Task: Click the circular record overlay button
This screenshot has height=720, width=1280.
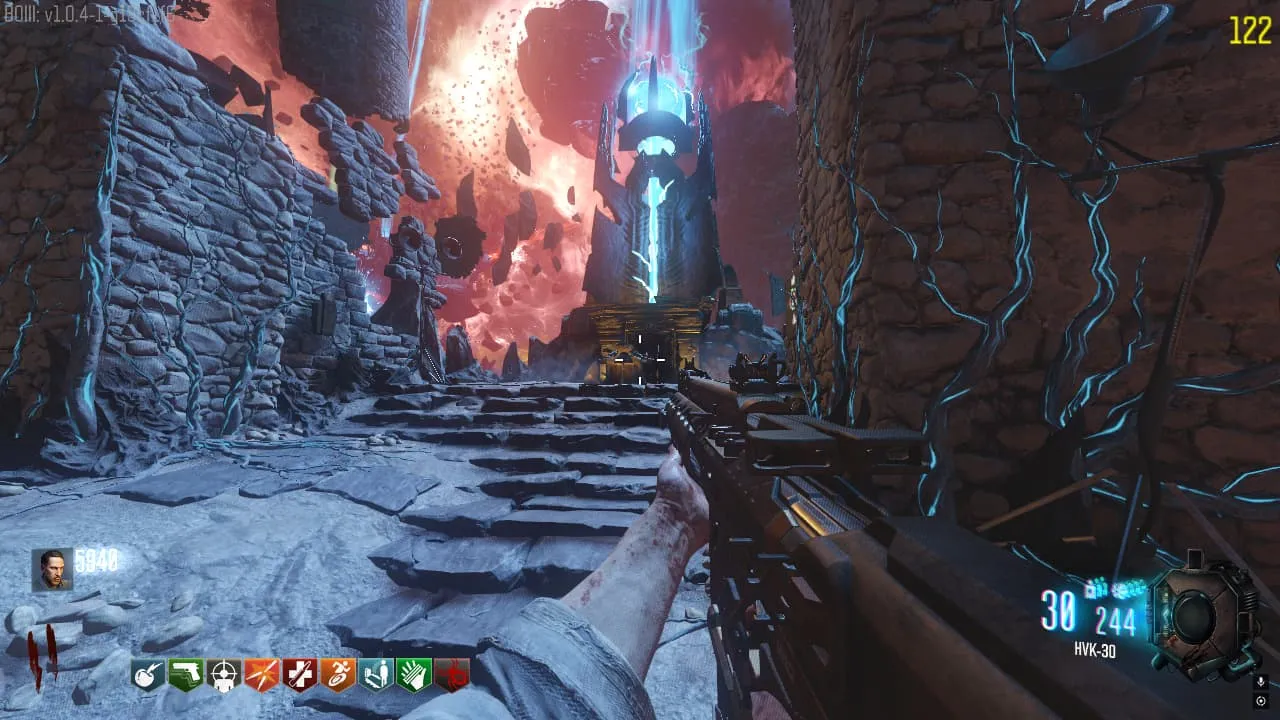Action: coord(1261,700)
